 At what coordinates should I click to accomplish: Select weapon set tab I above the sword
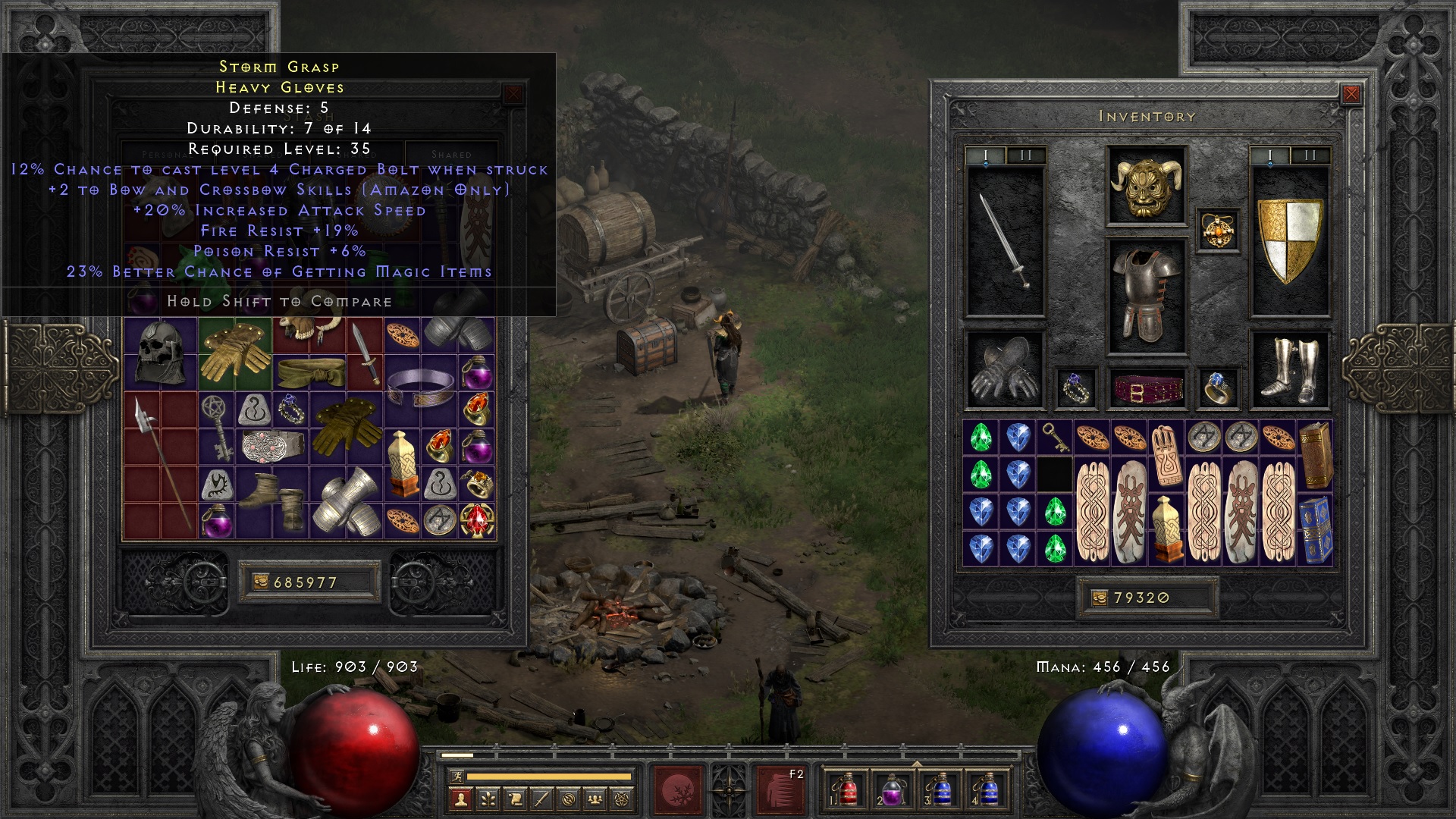pos(985,154)
